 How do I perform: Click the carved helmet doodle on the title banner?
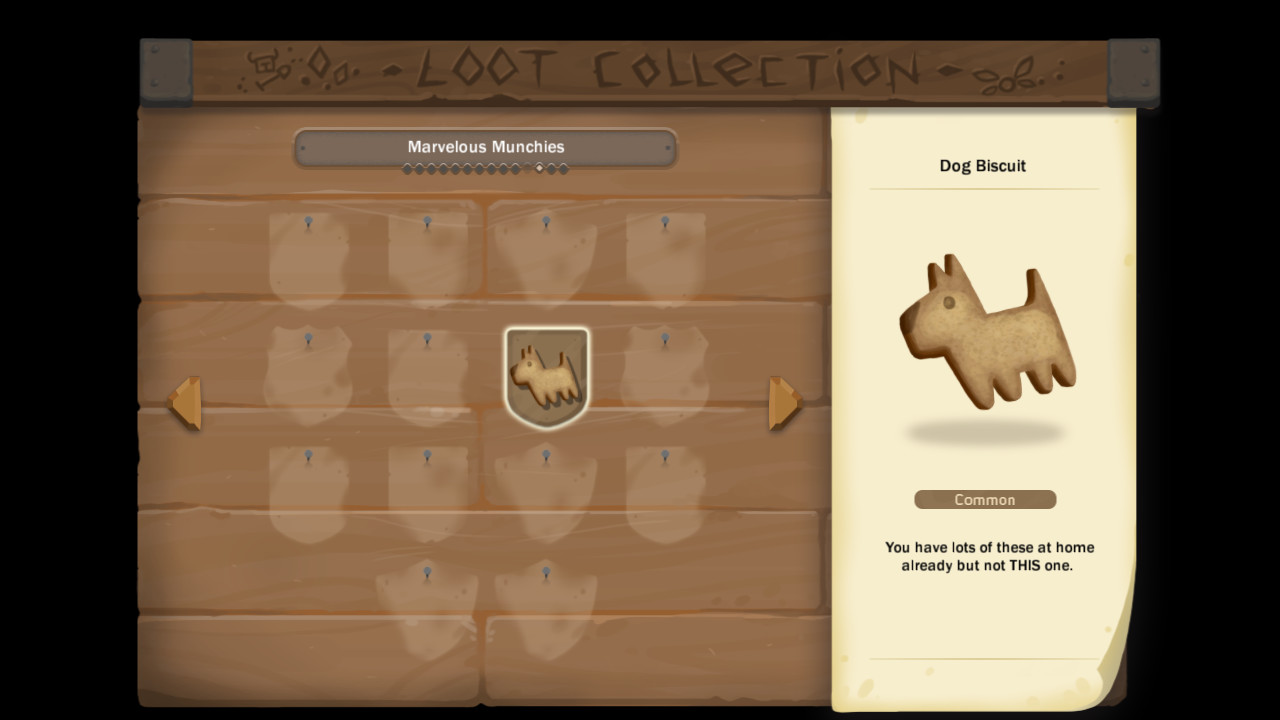262,62
